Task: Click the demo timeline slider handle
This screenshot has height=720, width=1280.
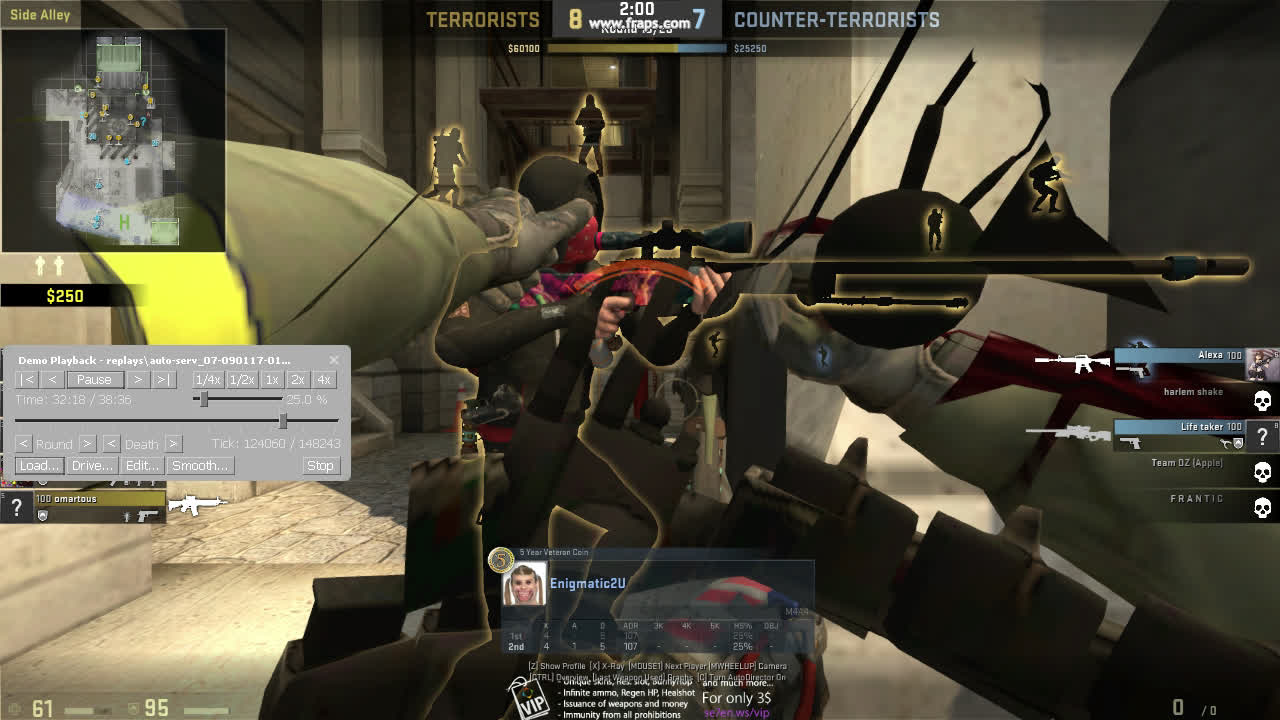Action: [283, 421]
